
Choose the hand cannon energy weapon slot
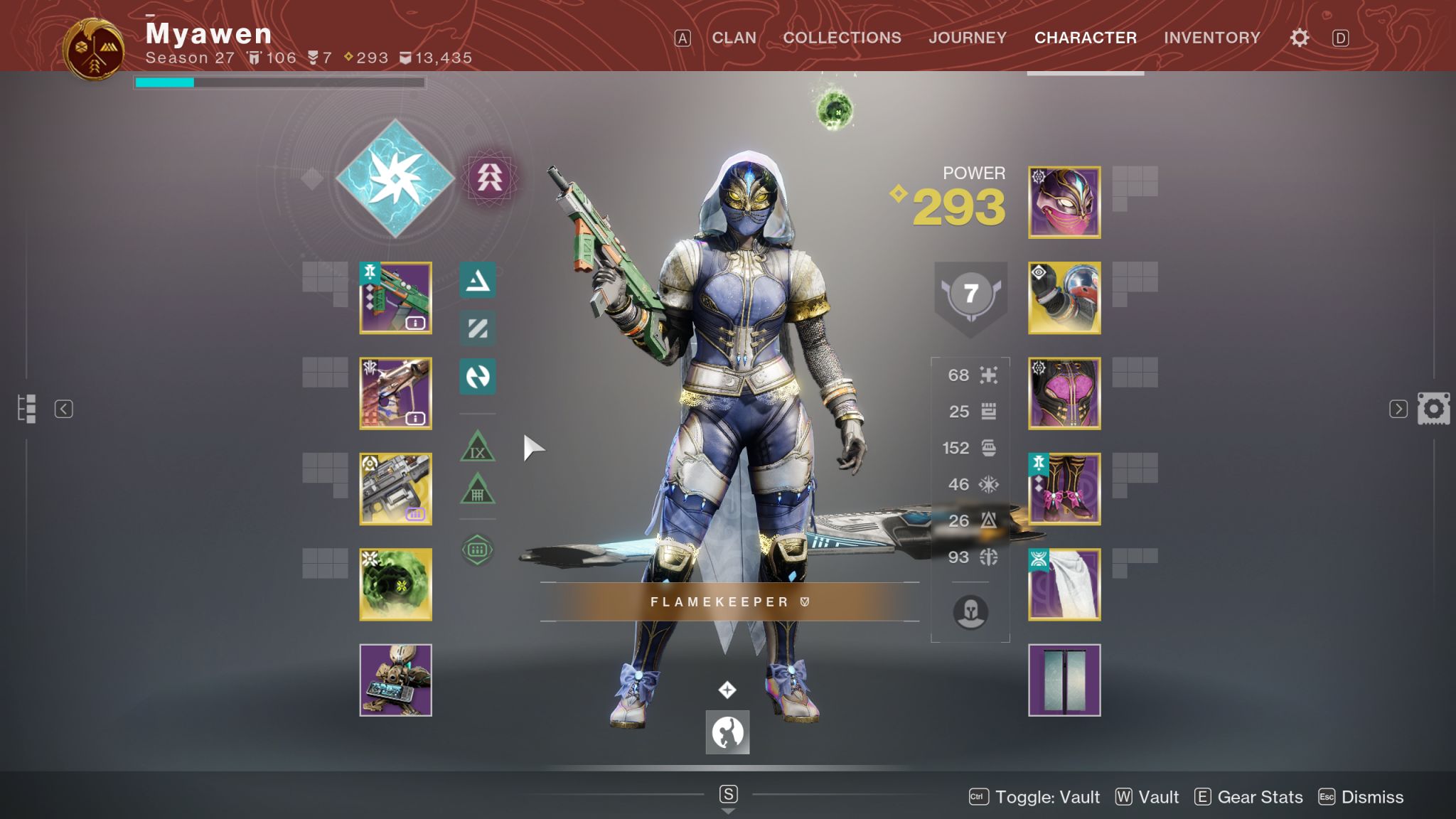[x=395, y=393]
